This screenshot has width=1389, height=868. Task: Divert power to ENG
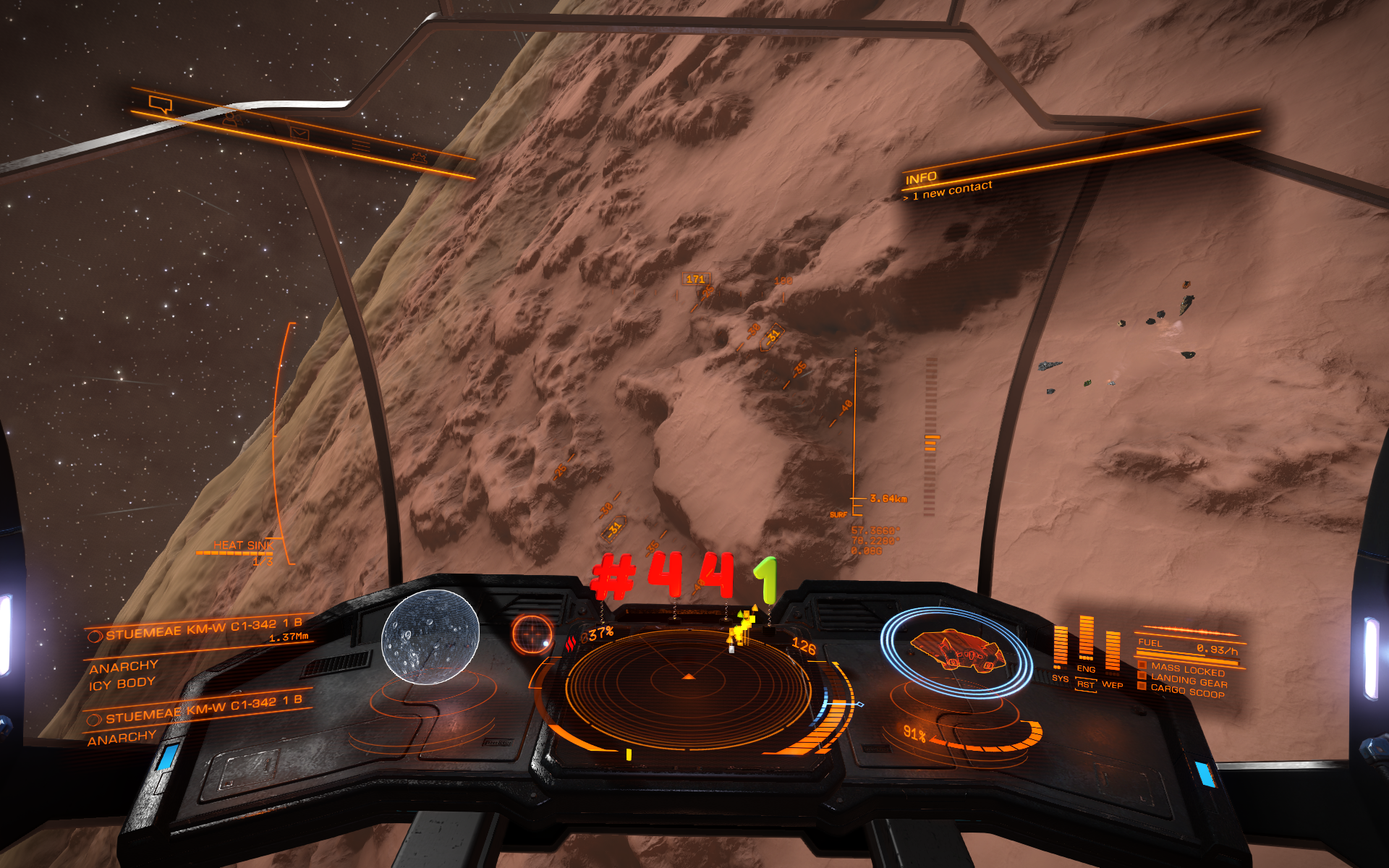[x=1086, y=668]
